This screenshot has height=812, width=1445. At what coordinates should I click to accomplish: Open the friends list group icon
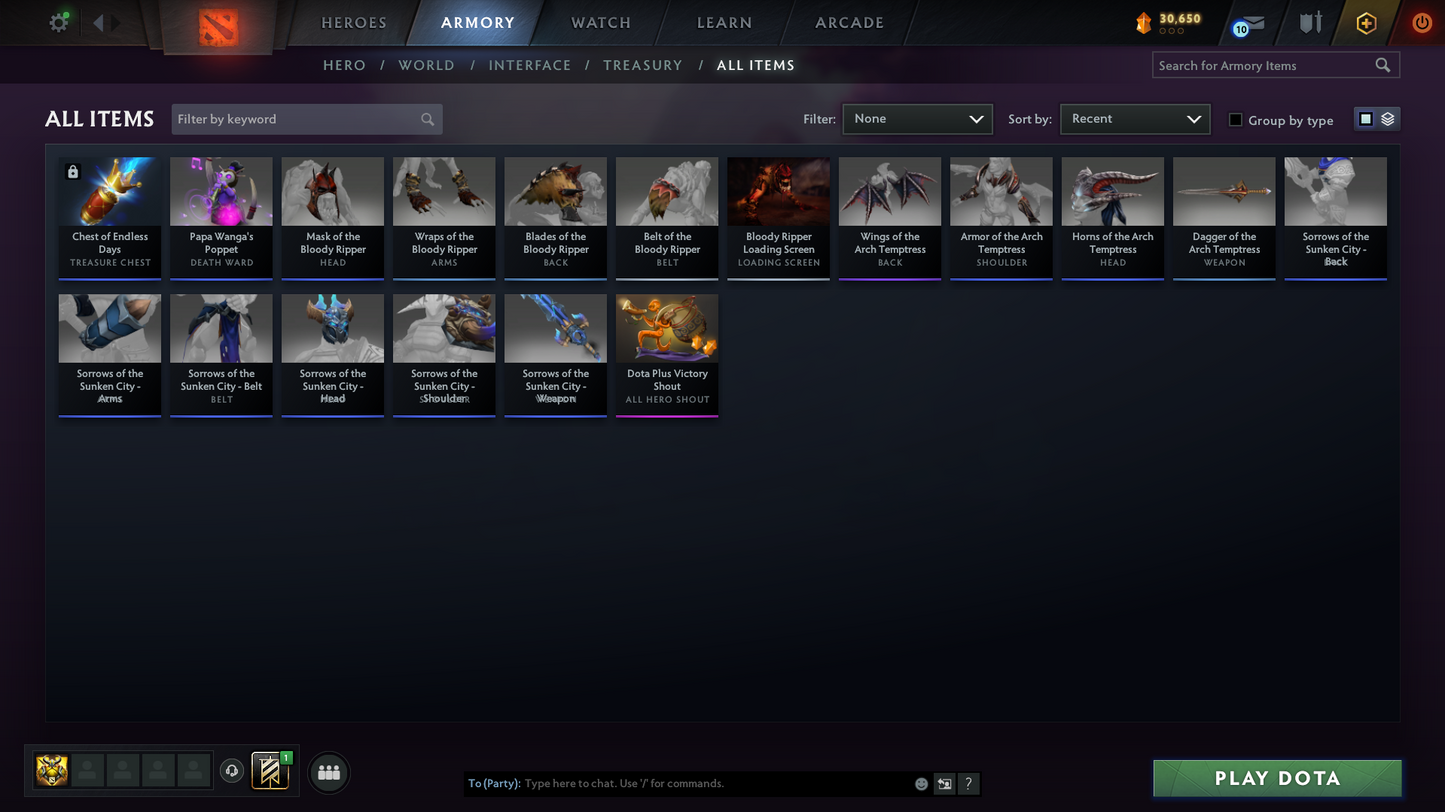click(x=329, y=770)
